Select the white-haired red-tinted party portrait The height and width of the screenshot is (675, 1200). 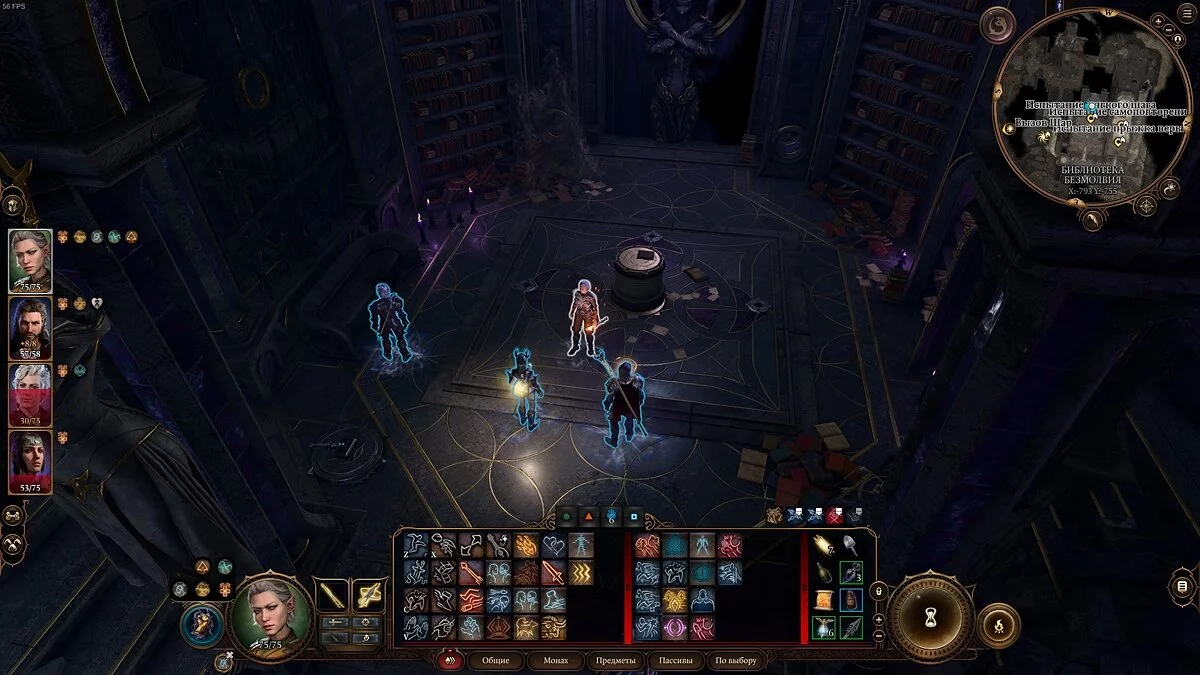(30, 393)
